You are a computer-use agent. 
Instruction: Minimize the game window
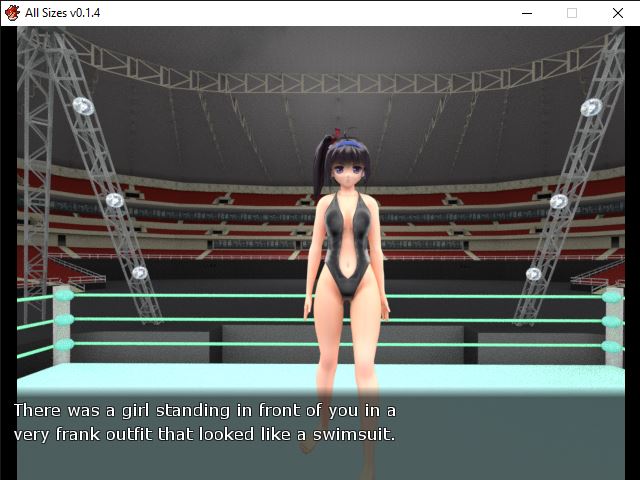pyautogui.click(x=527, y=13)
